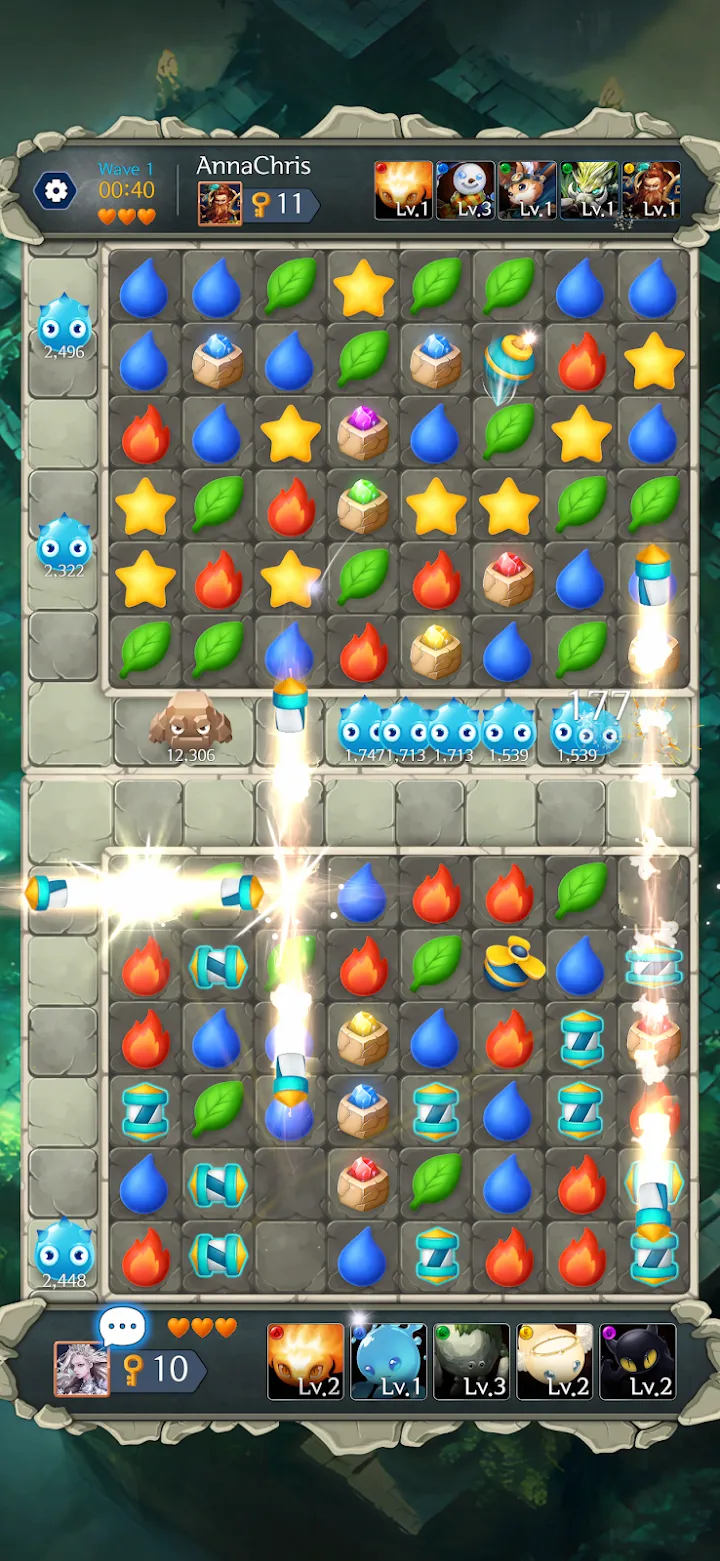The width and height of the screenshot is (720, 1561).
Task: Activate the Lv.1 blue water spirit hero
Action: point(389,1361)
